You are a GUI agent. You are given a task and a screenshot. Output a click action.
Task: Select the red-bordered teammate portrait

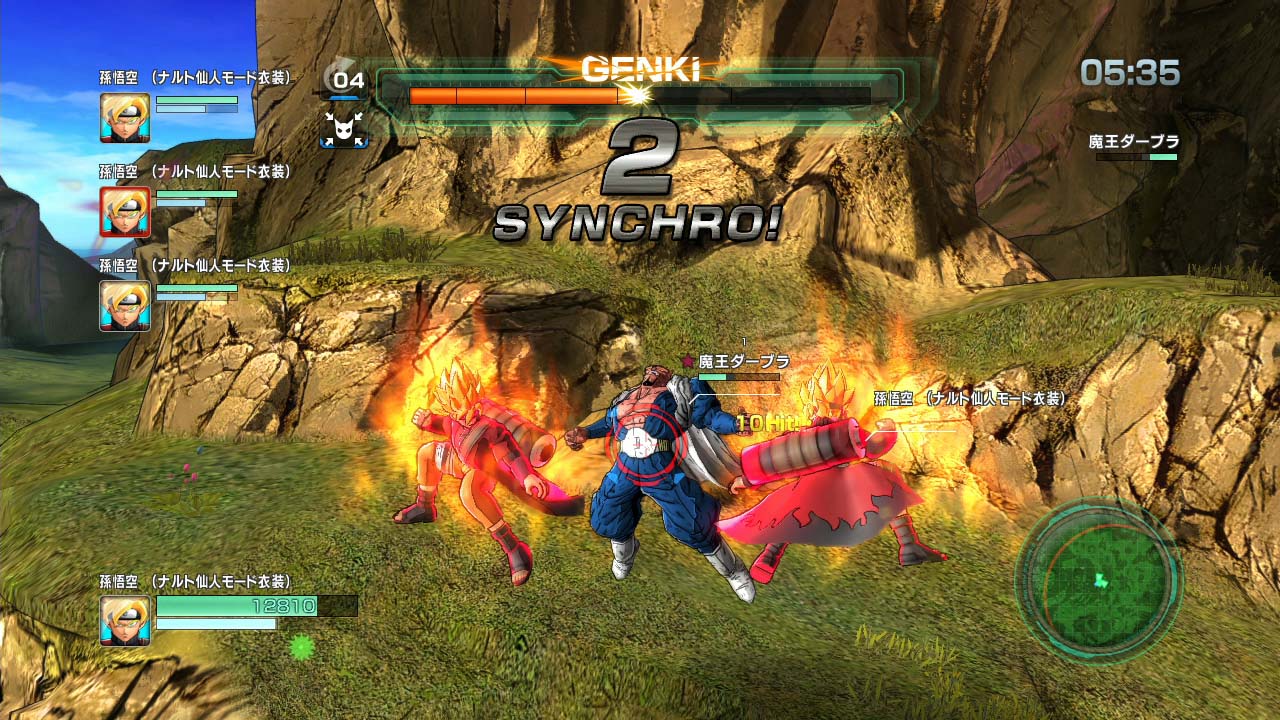[x=125, y=212]
